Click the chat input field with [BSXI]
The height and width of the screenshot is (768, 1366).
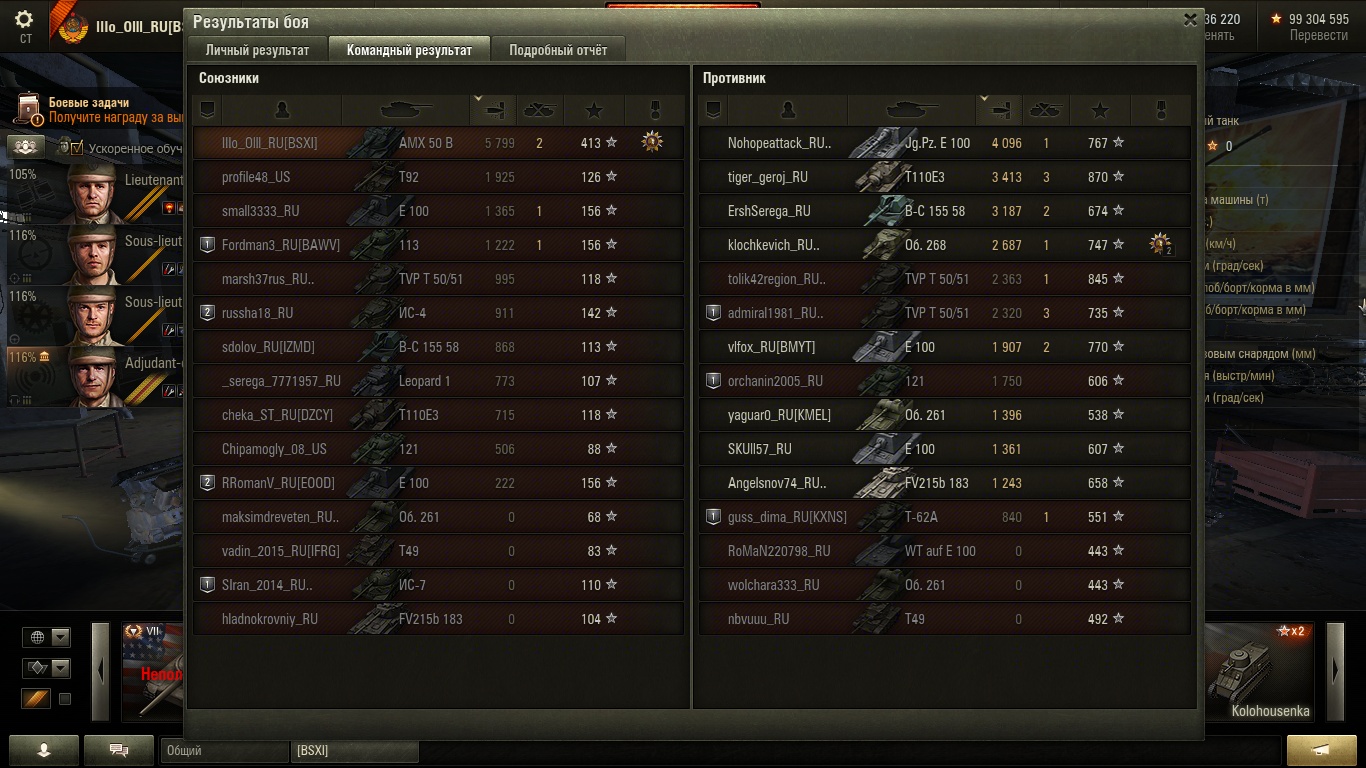[354, 750]
